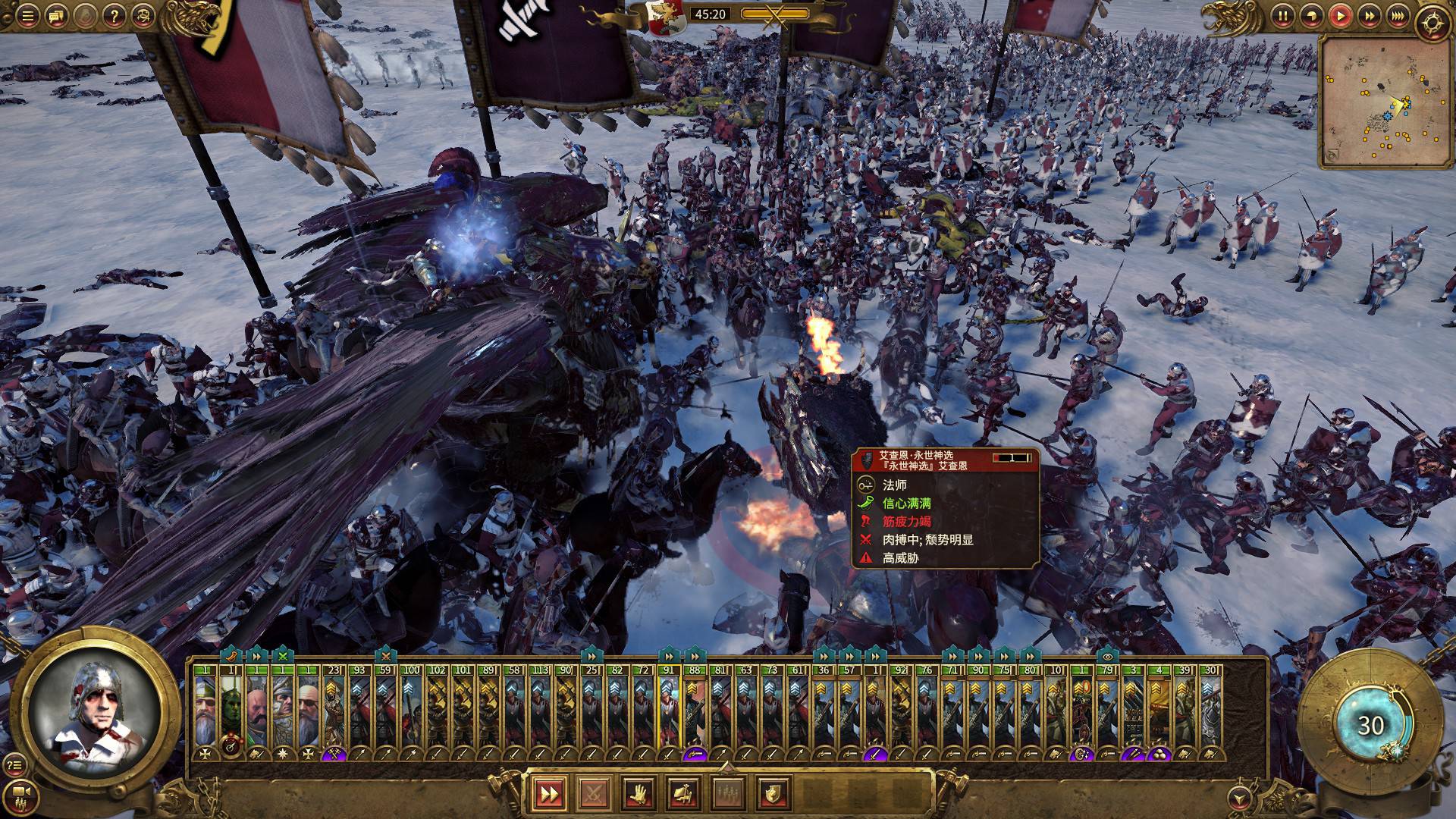Toggle the run double-arrow command button
This screenshot has height=819, width=1456.
[x=548, y=794]
